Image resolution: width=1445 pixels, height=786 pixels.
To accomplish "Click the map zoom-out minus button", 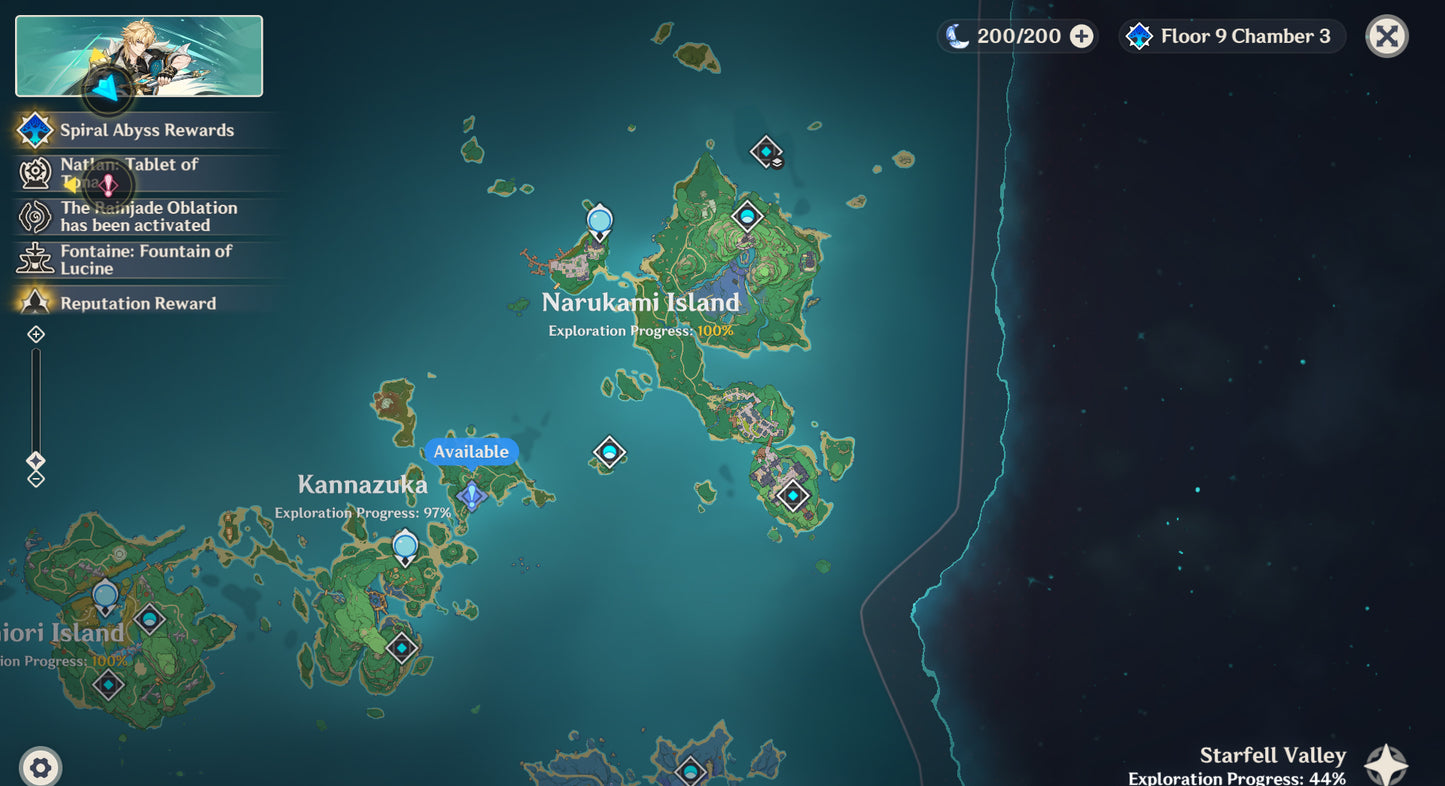I will pos(36,479).
